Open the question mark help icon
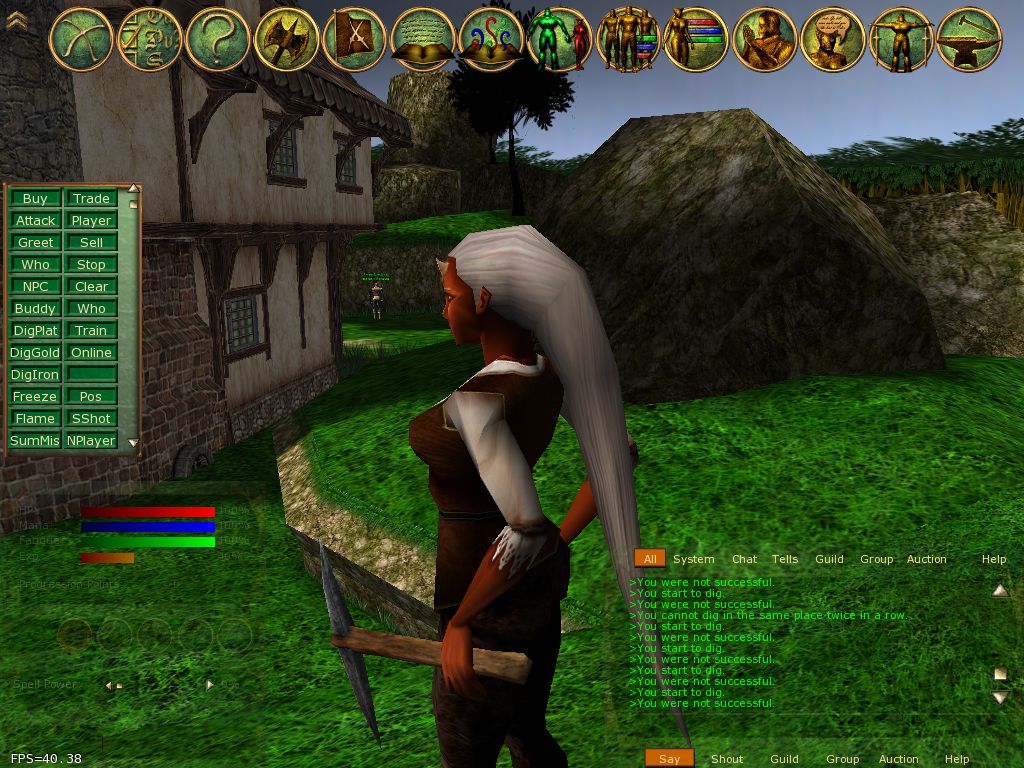Viewport: 1024px width, 768px height. [218, 38]
